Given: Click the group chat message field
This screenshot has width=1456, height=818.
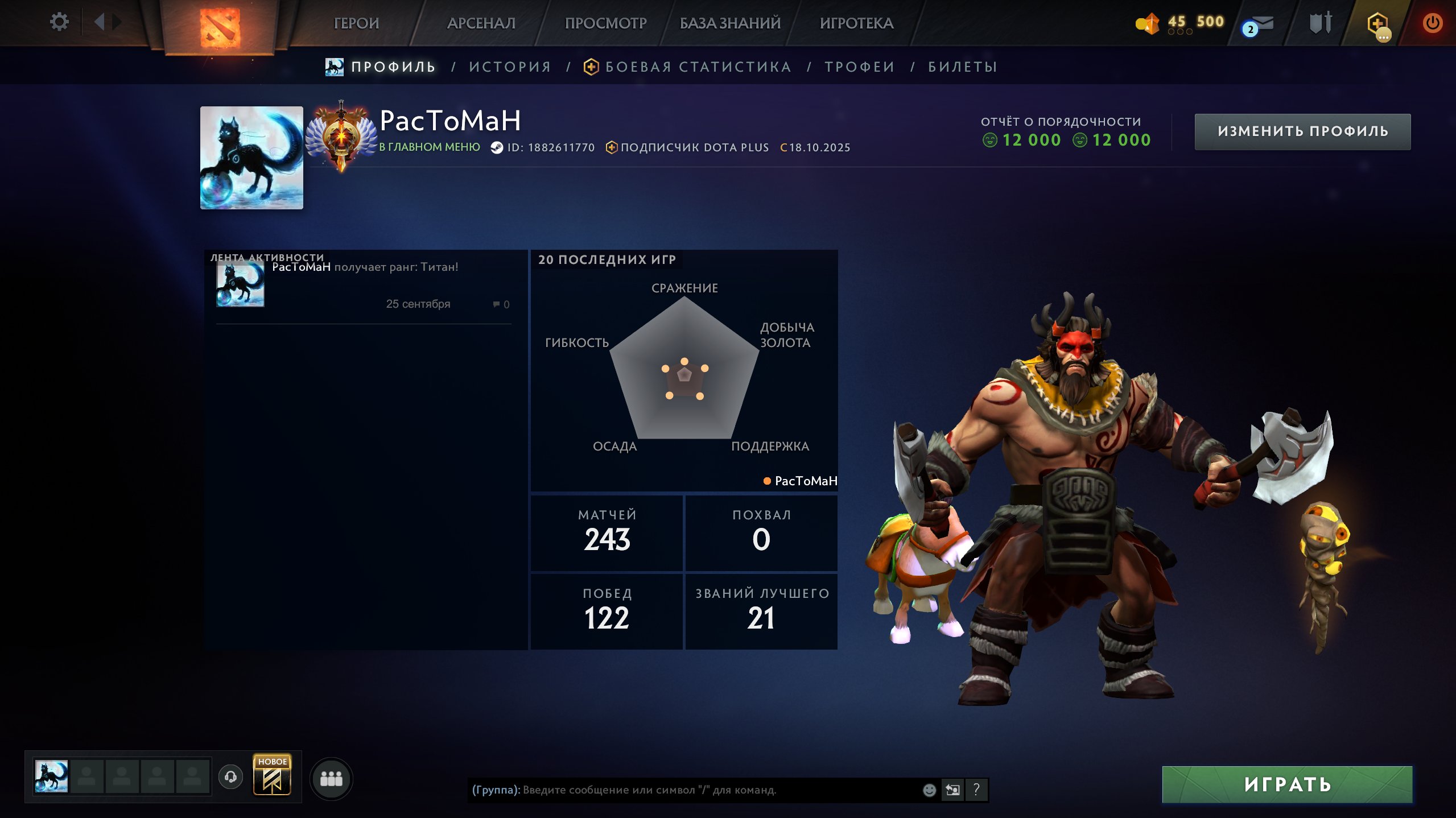Looking at the screenshot, I should [x=688, y=790].
